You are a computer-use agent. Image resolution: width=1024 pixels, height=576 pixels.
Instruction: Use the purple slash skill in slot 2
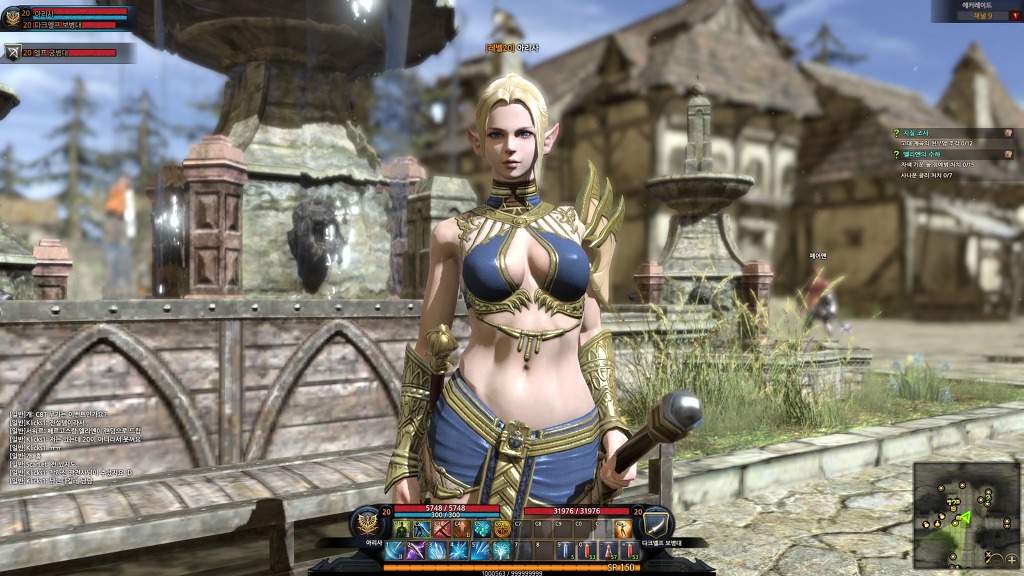coord(414,550)
